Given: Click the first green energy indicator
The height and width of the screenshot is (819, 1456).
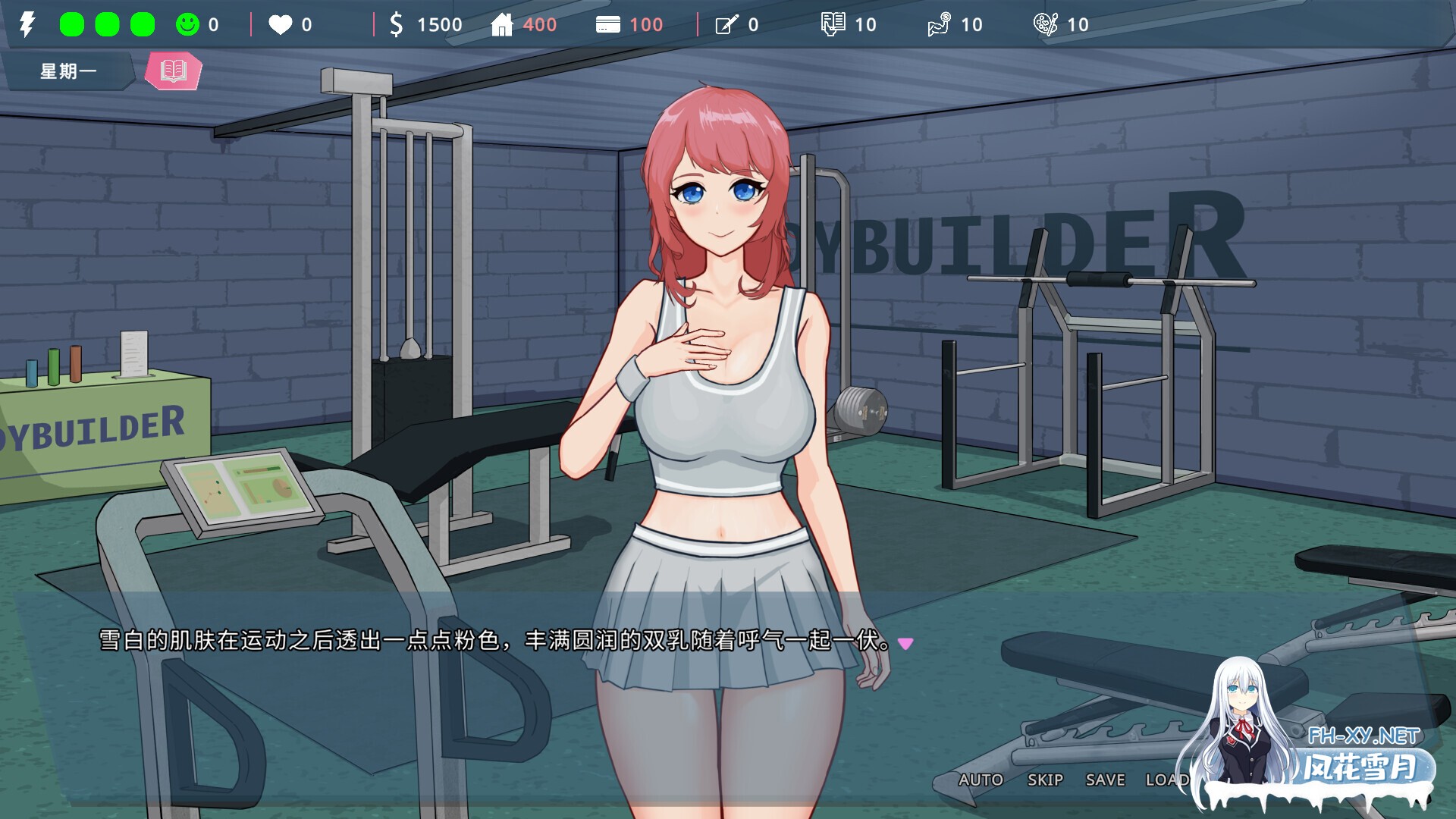Looking at the screenshot, I should [x=72, y=24].
